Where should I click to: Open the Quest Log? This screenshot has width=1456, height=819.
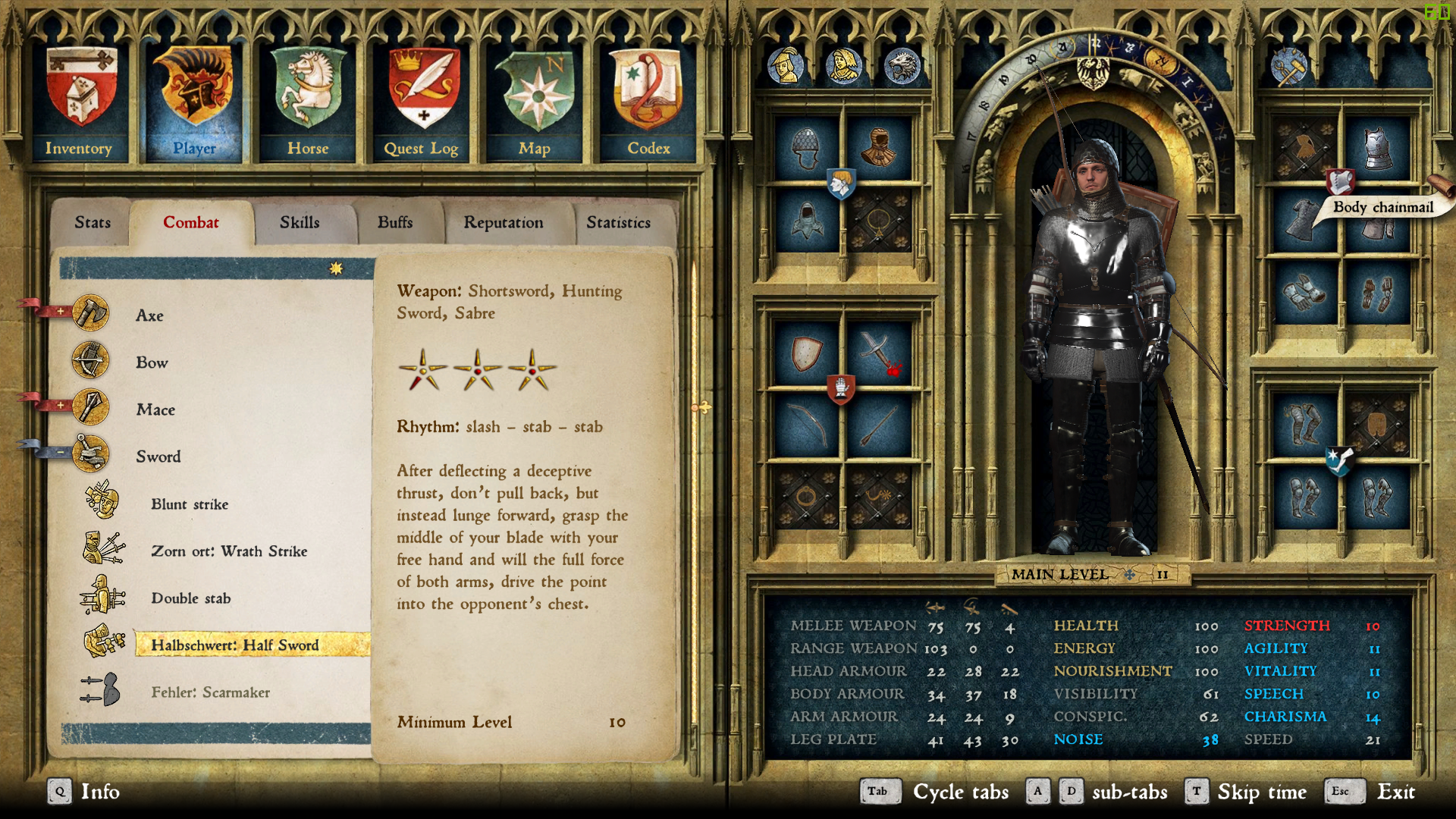click(422, 104)
